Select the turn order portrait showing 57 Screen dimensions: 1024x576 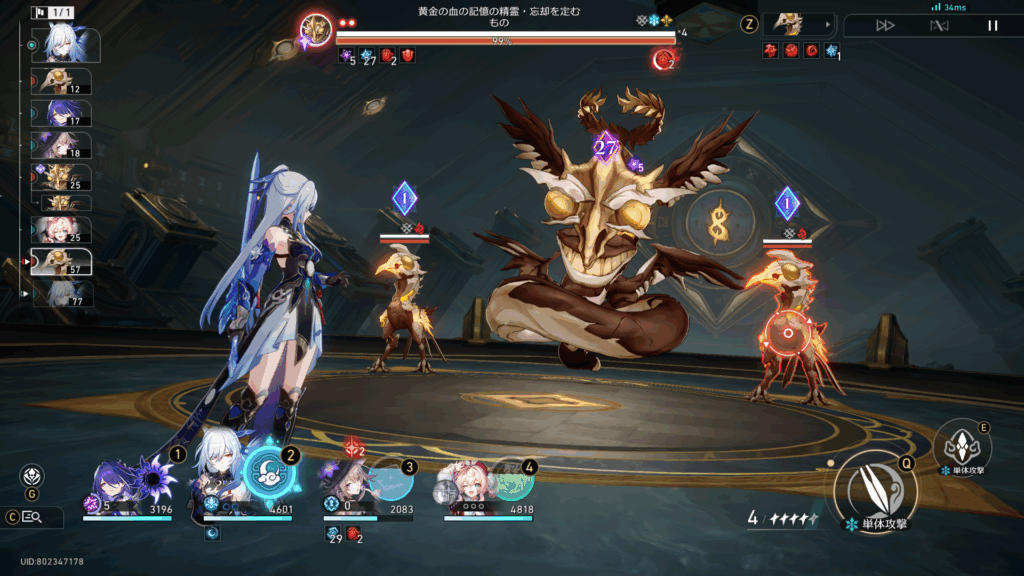[62, 261]
